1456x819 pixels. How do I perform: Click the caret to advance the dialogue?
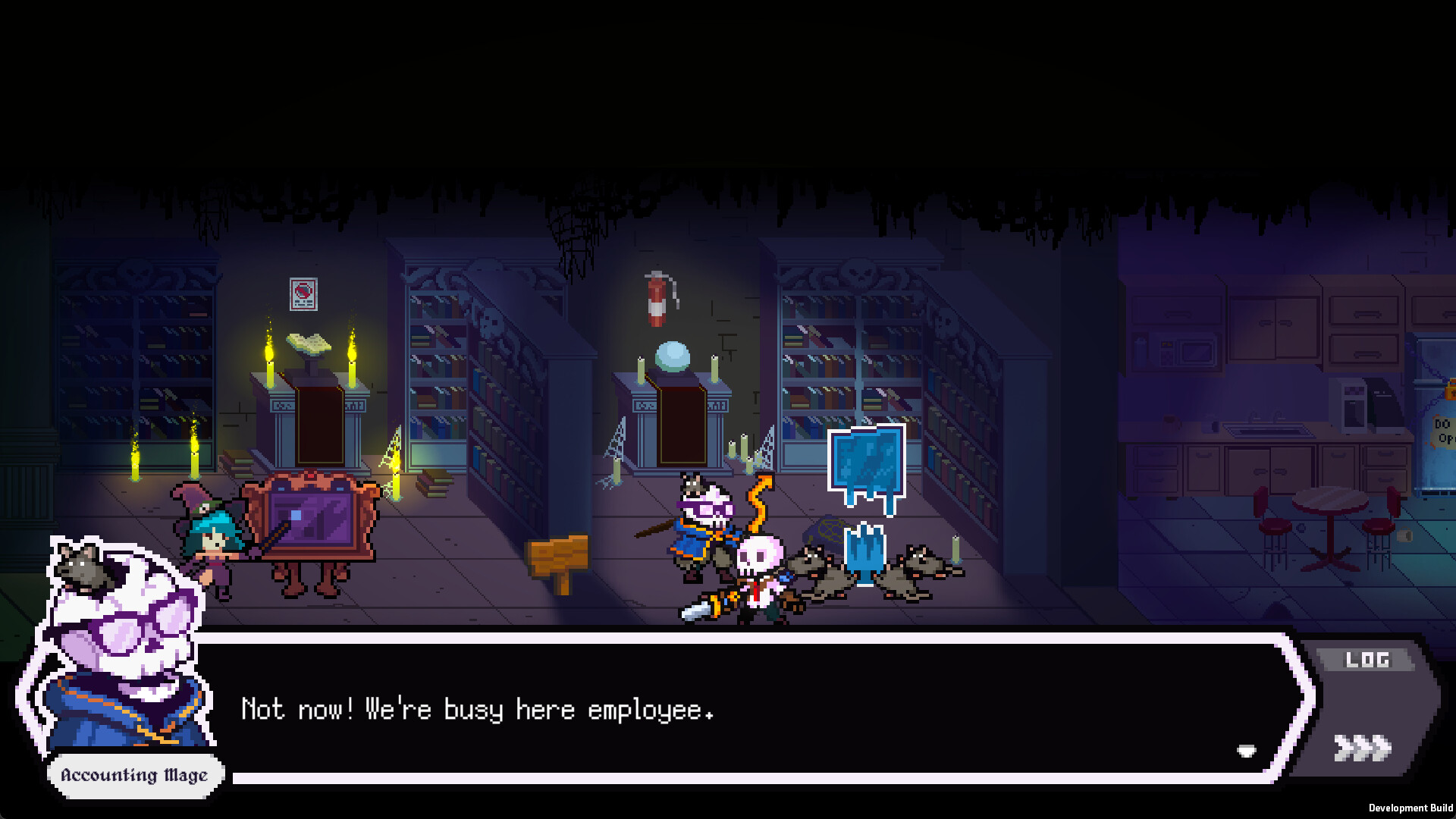pos(1246,752)
